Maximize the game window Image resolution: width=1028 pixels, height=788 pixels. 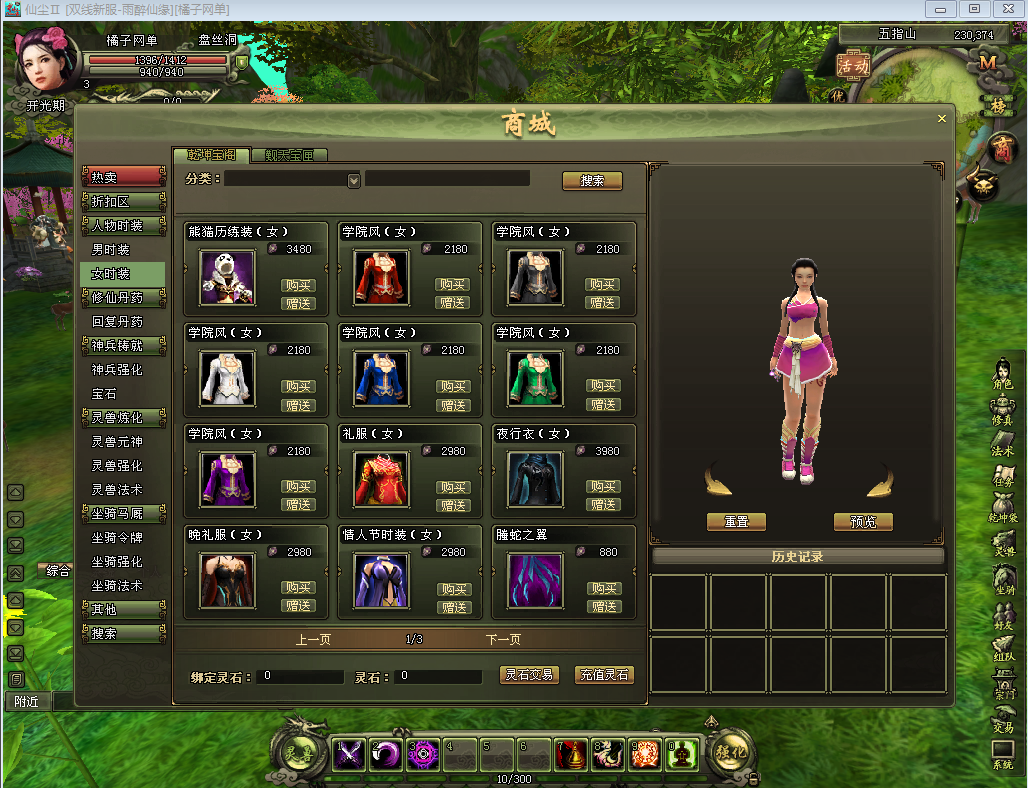click(x=974, y=9)
